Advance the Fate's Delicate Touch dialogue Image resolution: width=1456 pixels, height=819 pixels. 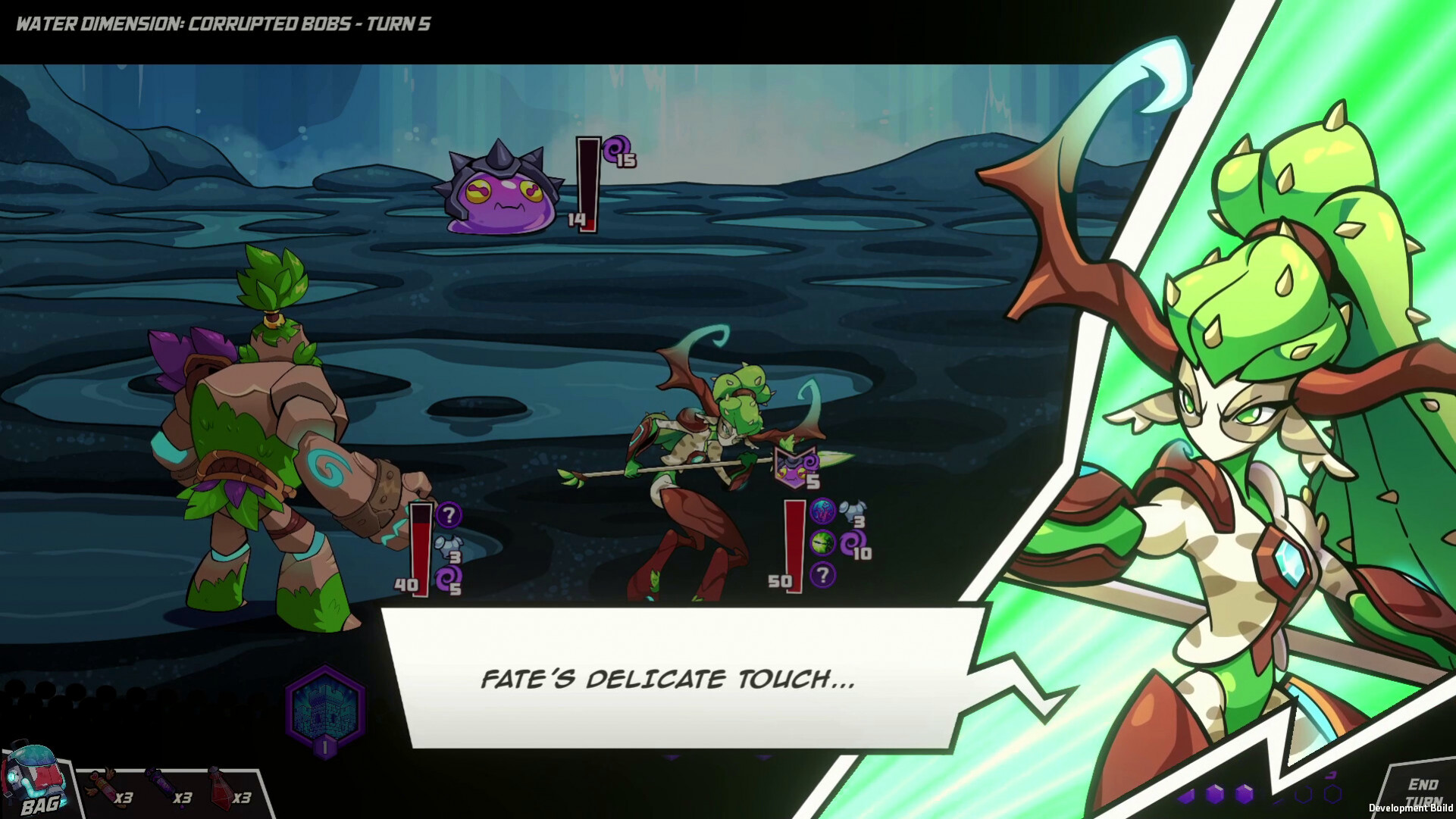point(667,678)
